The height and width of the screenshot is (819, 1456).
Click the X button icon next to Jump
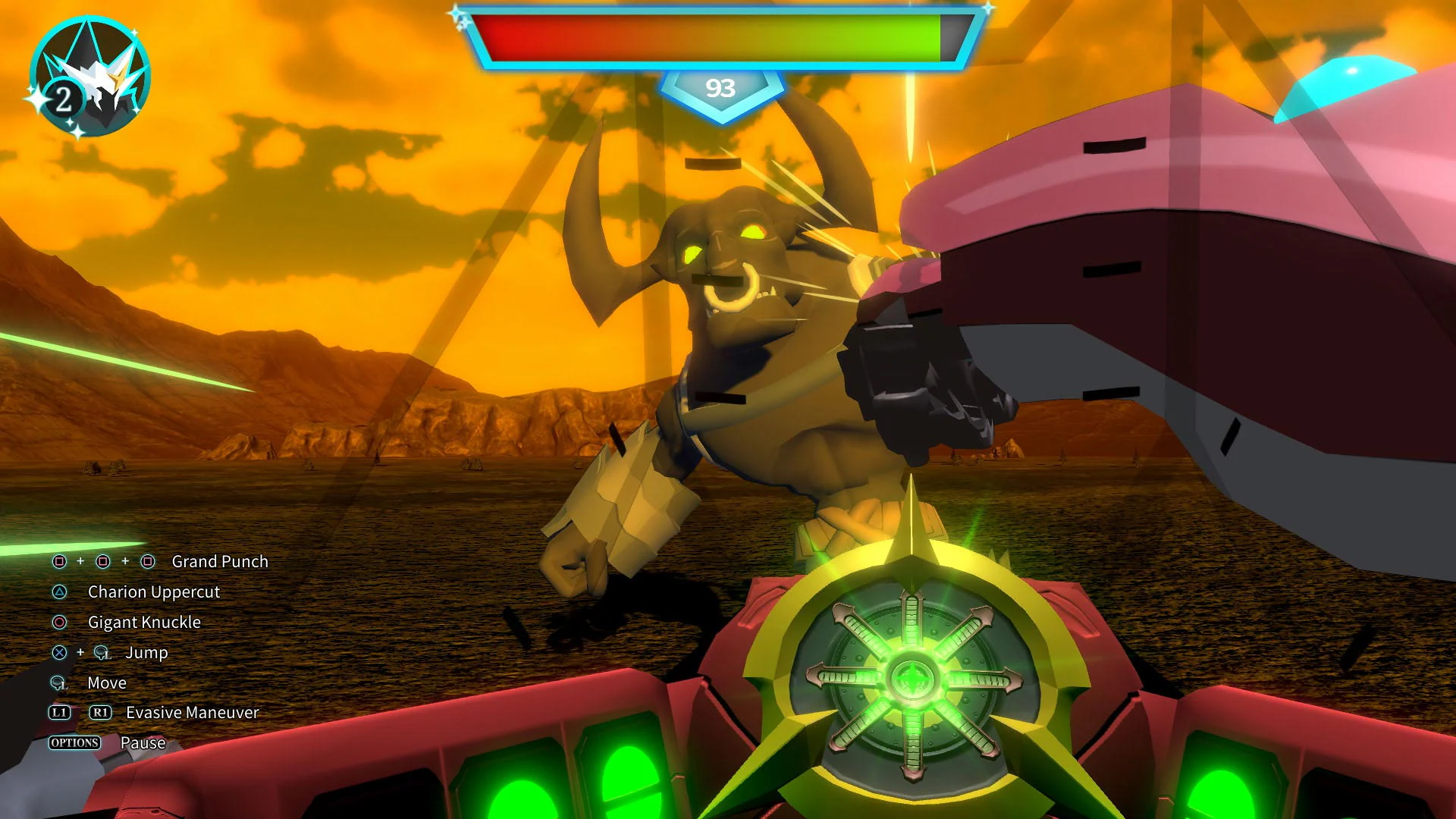59,652
